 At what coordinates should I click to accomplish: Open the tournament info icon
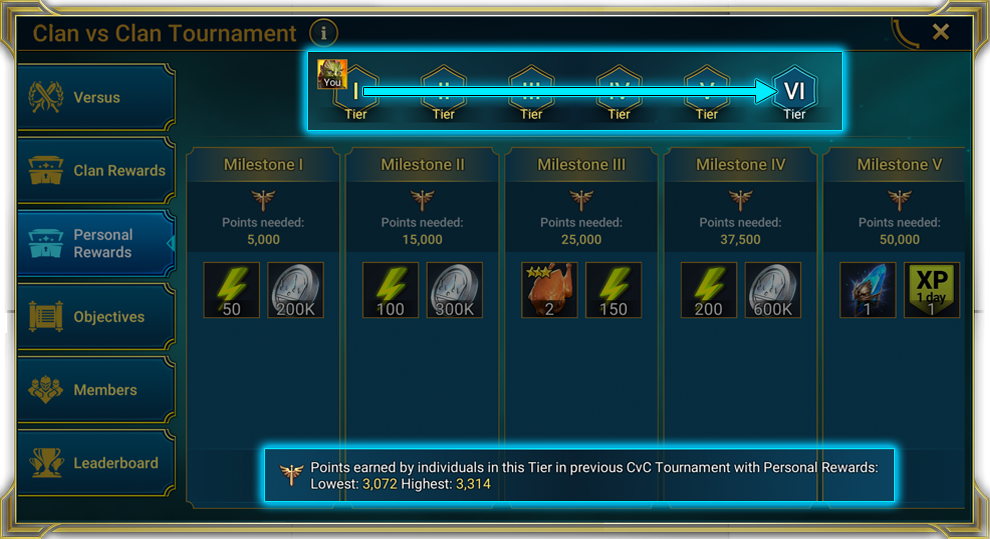click(323, 33)
